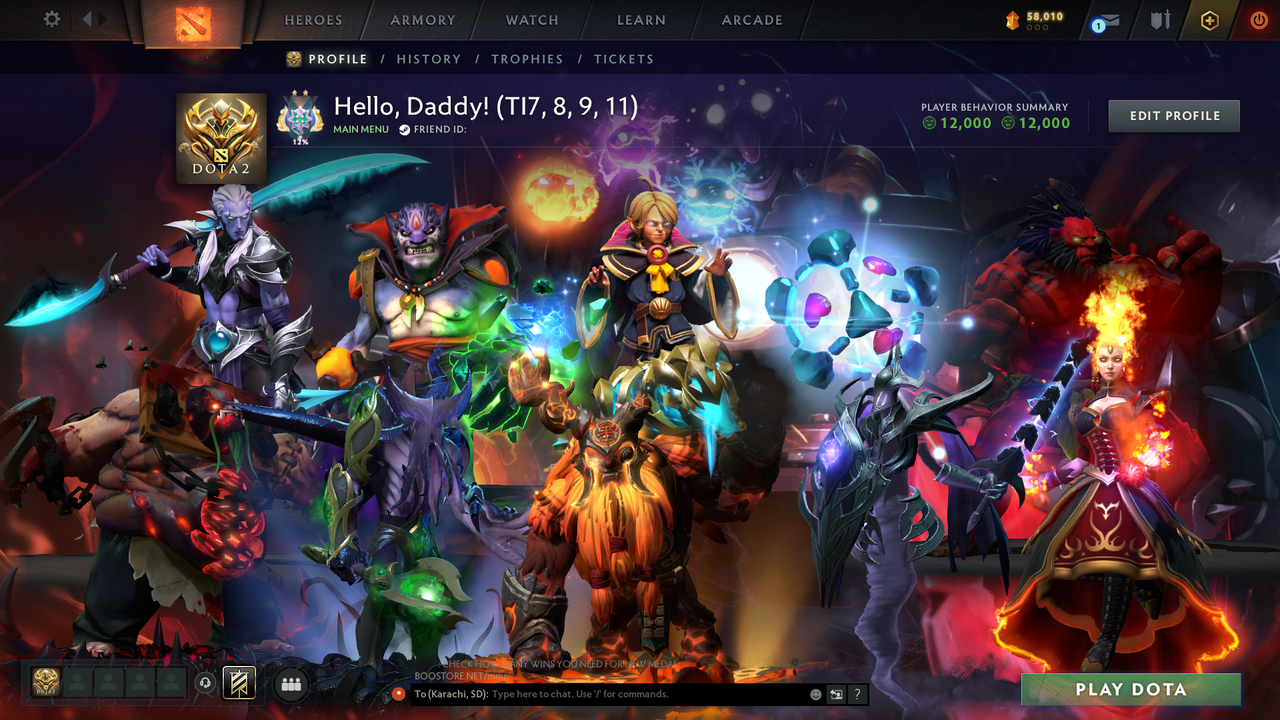Navigate back using the left arrow chevron
1280x720 pixels.
(88, 18)
